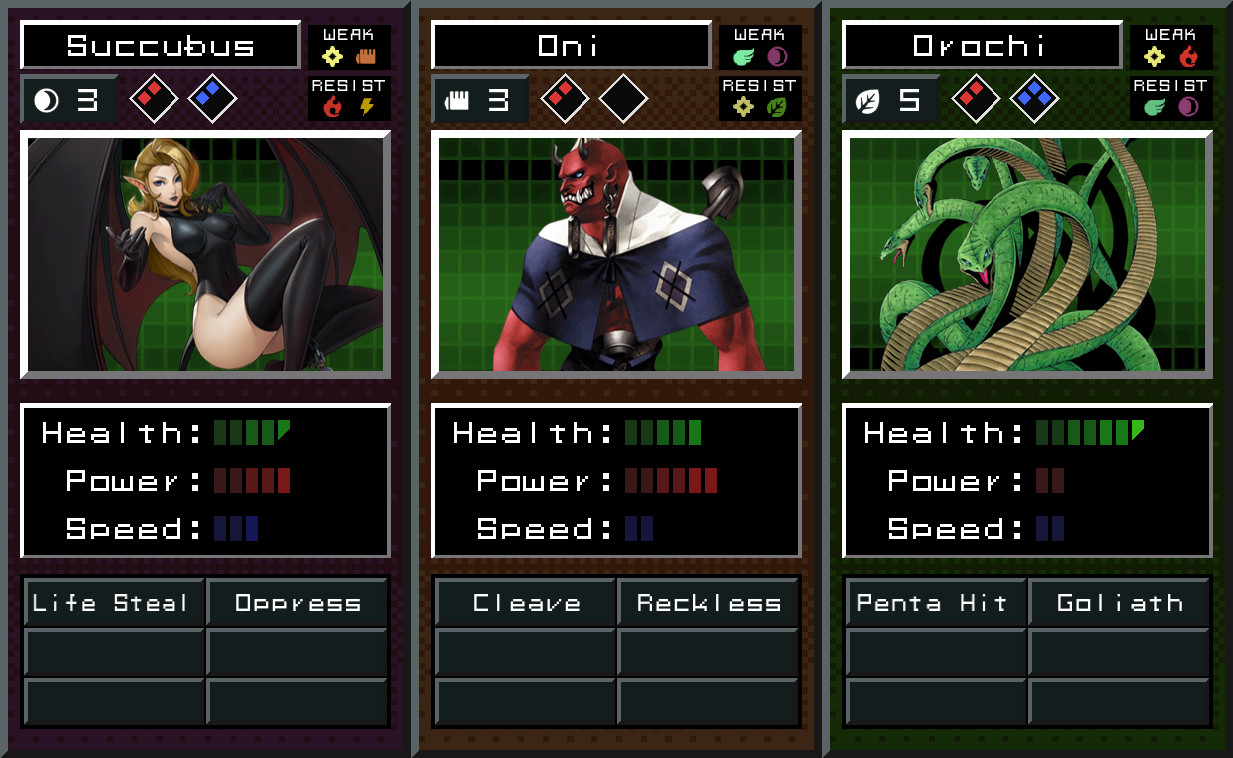
Task: Click the Succubus name banner
Action: 160,45
